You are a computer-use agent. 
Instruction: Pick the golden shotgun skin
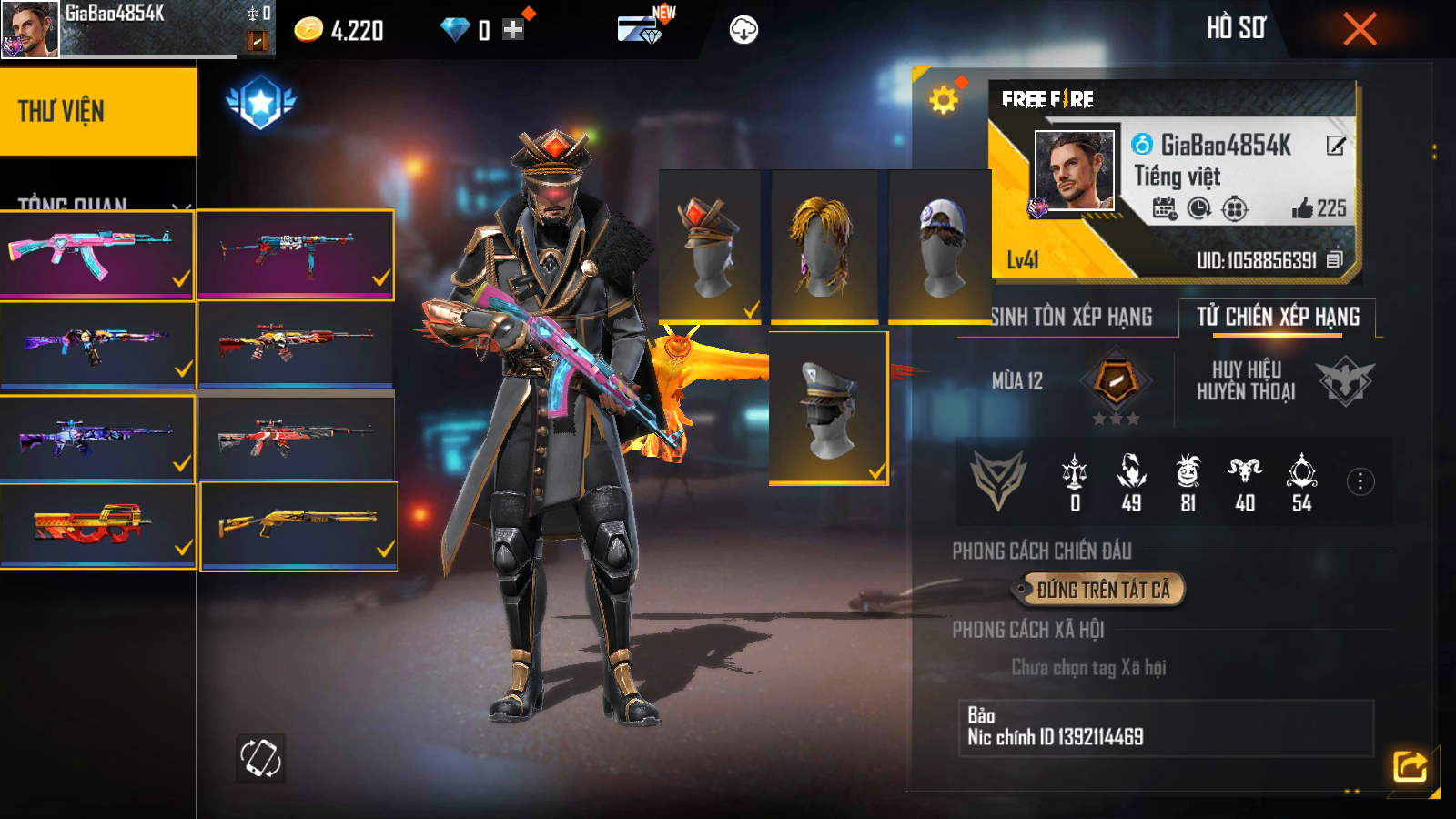(x=298, y=525)
